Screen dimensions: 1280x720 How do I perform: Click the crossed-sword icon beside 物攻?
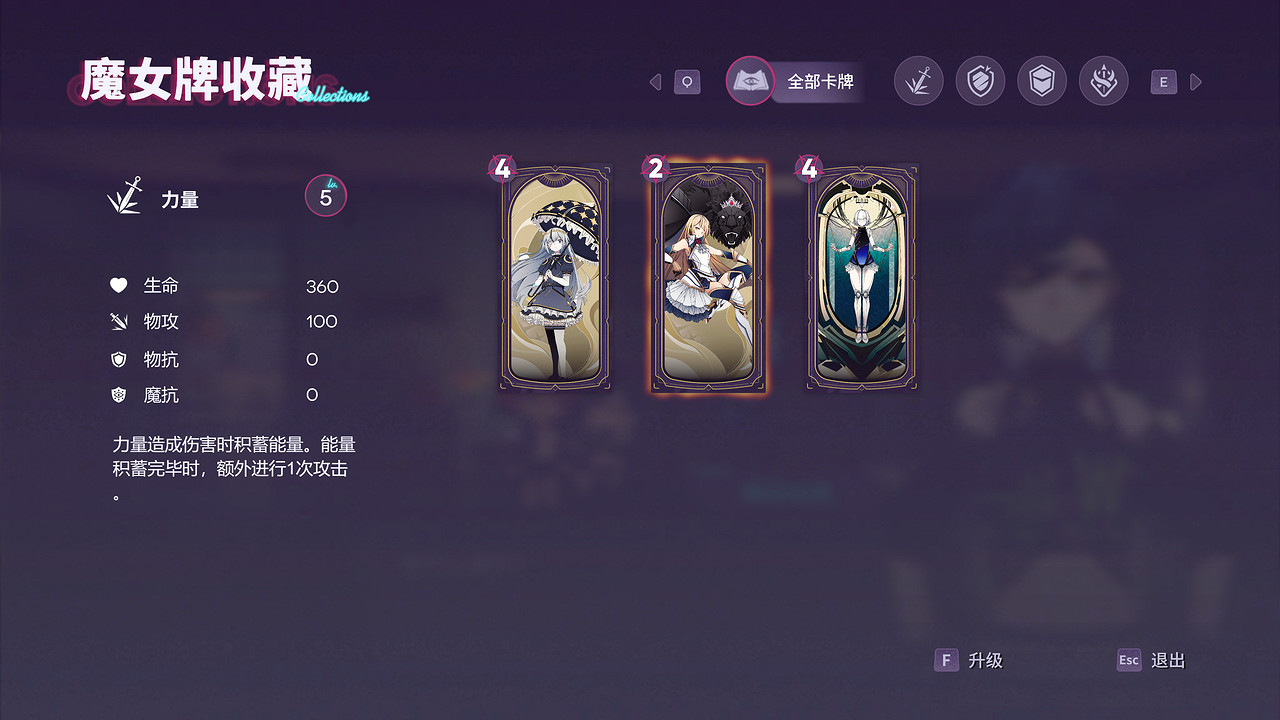tap(119, 321)
